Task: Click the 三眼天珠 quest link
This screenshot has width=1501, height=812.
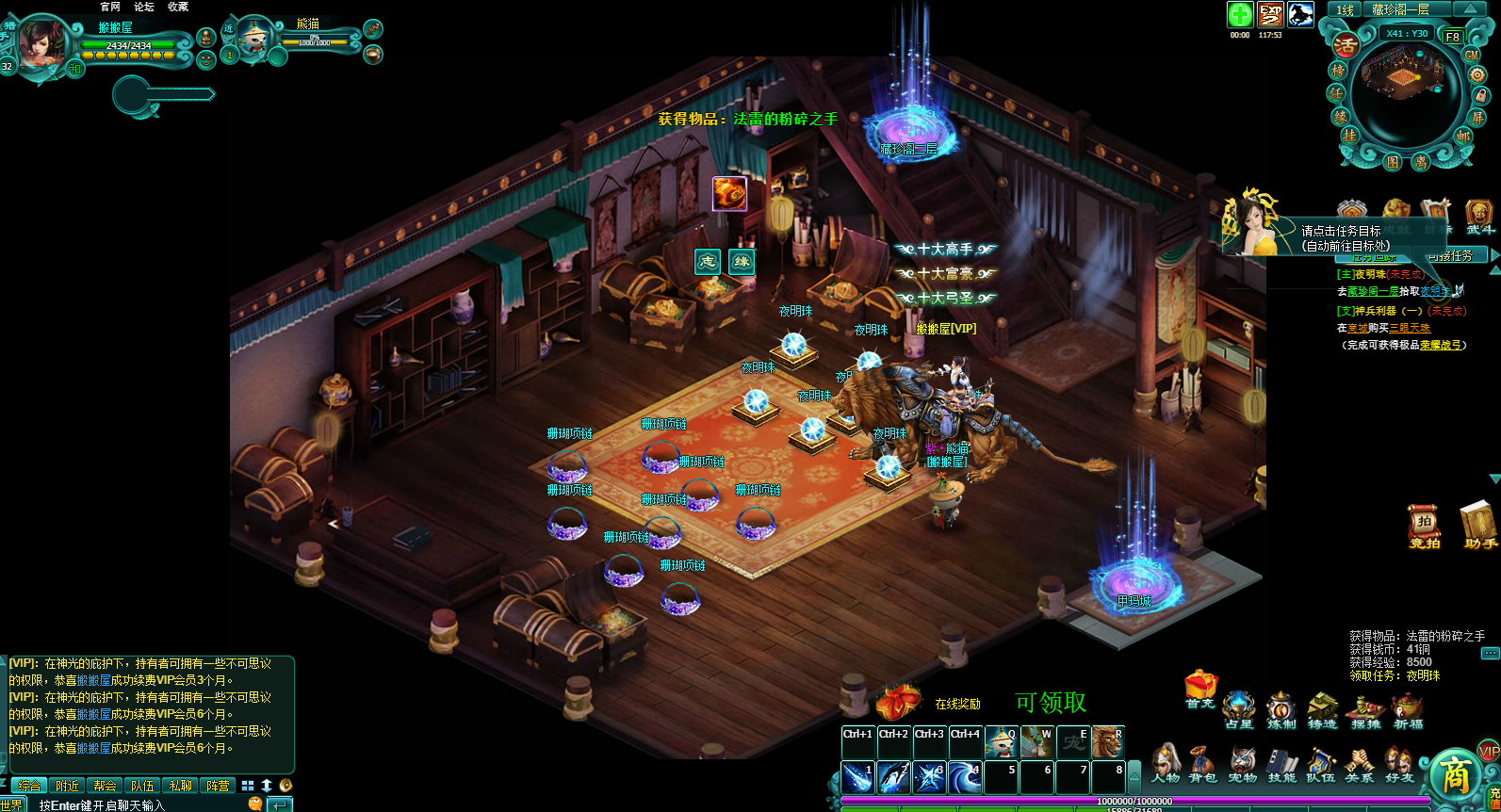Action: click(x=1410, y=328)
